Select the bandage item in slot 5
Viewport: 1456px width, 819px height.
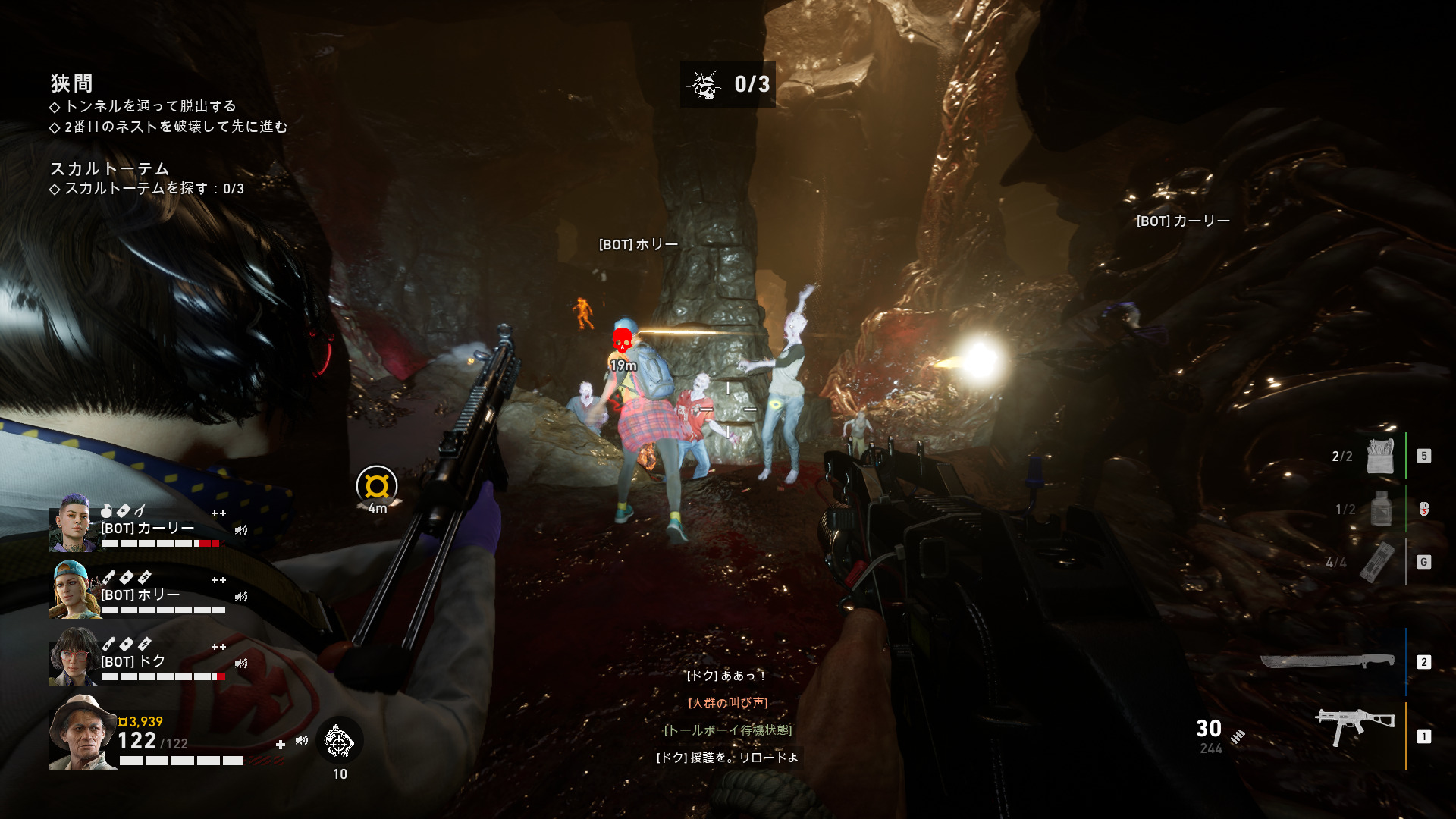1380,456
